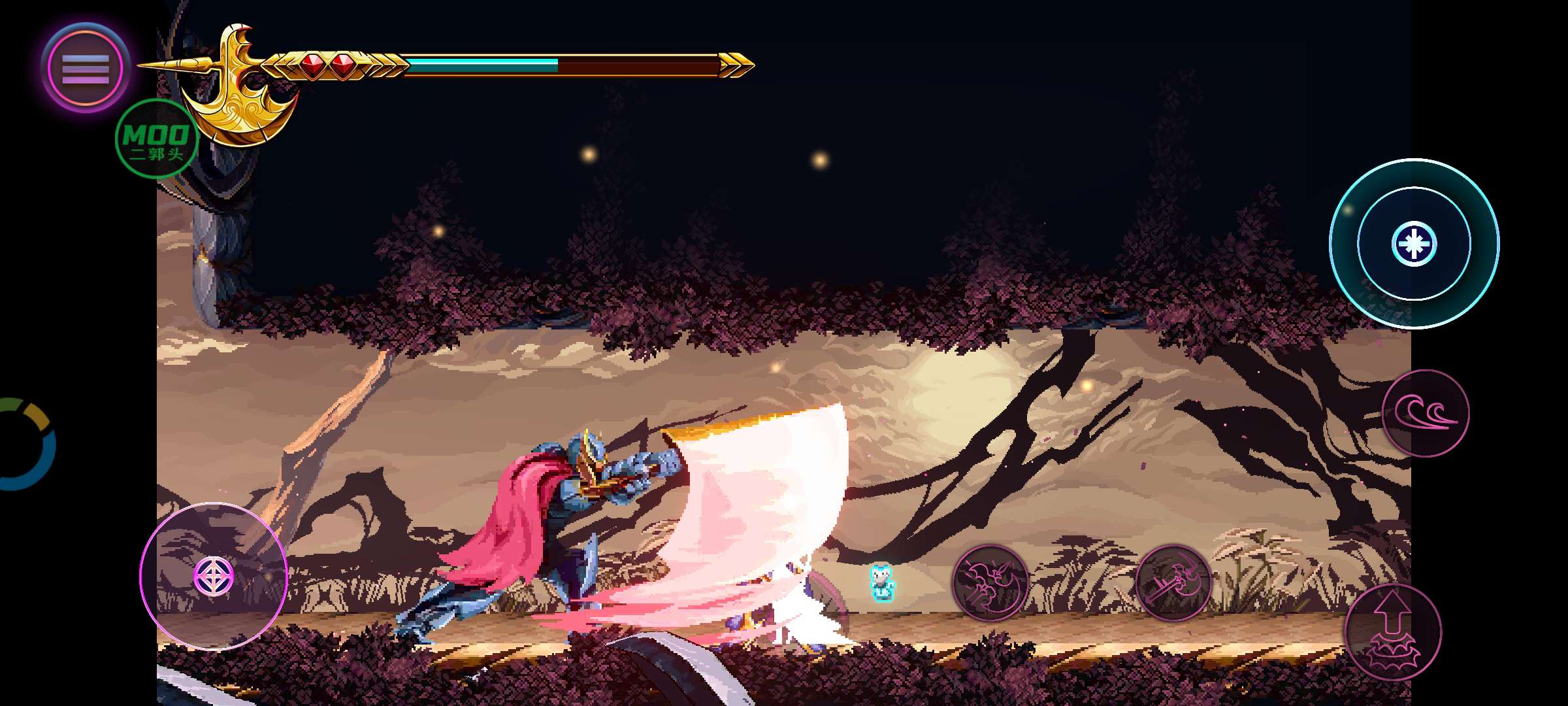
Task: Open the floating ring overlay widget
Action: click(26, 444)
